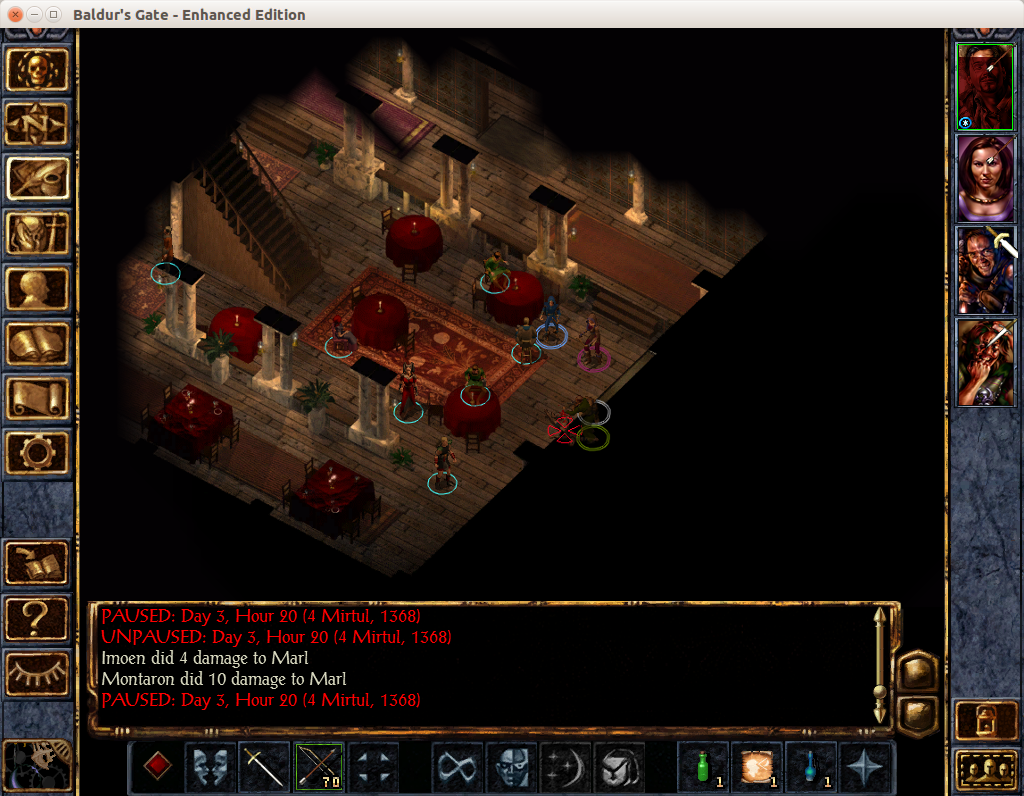Use the scroll quick item slot
This screenshot has width=1024, height=796.
click(x=757, y=767)
